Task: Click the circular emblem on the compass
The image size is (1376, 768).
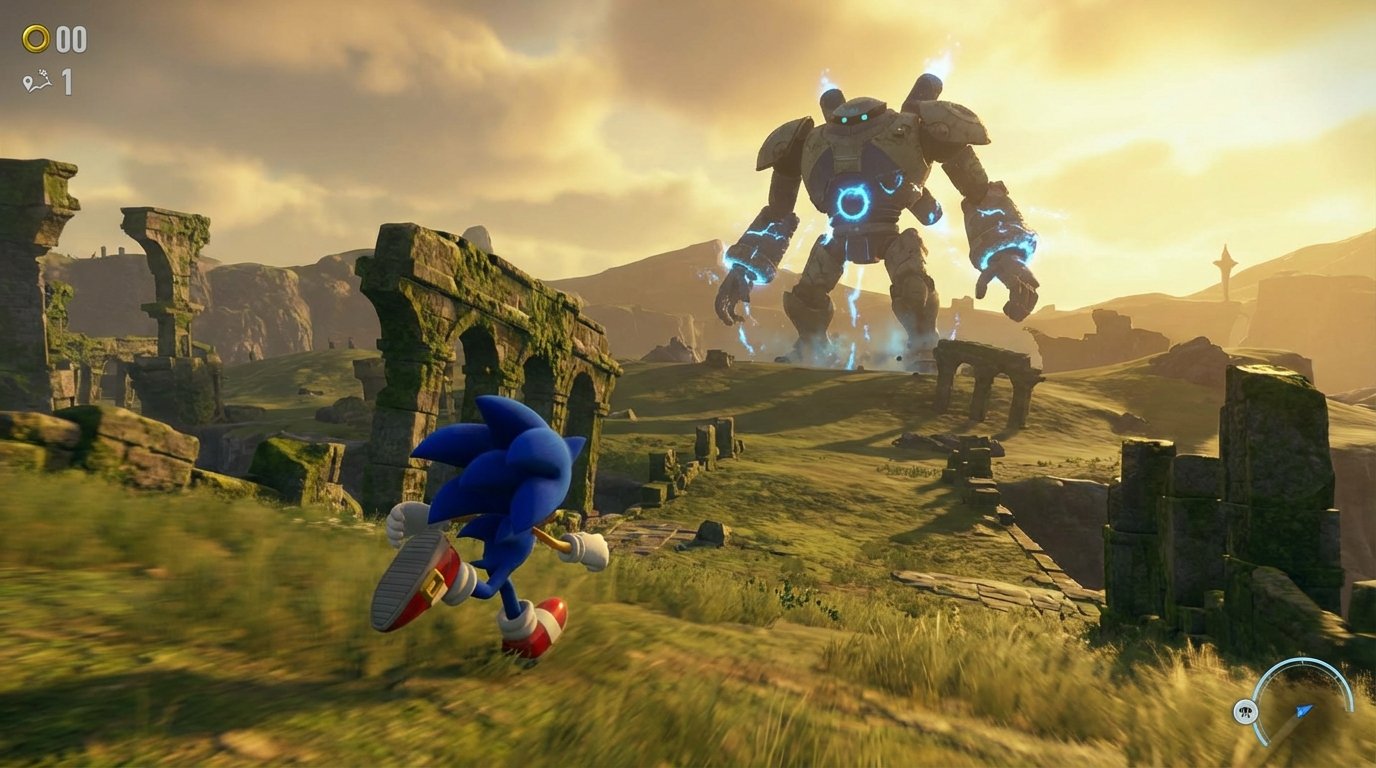Action: click(1246, 711)
